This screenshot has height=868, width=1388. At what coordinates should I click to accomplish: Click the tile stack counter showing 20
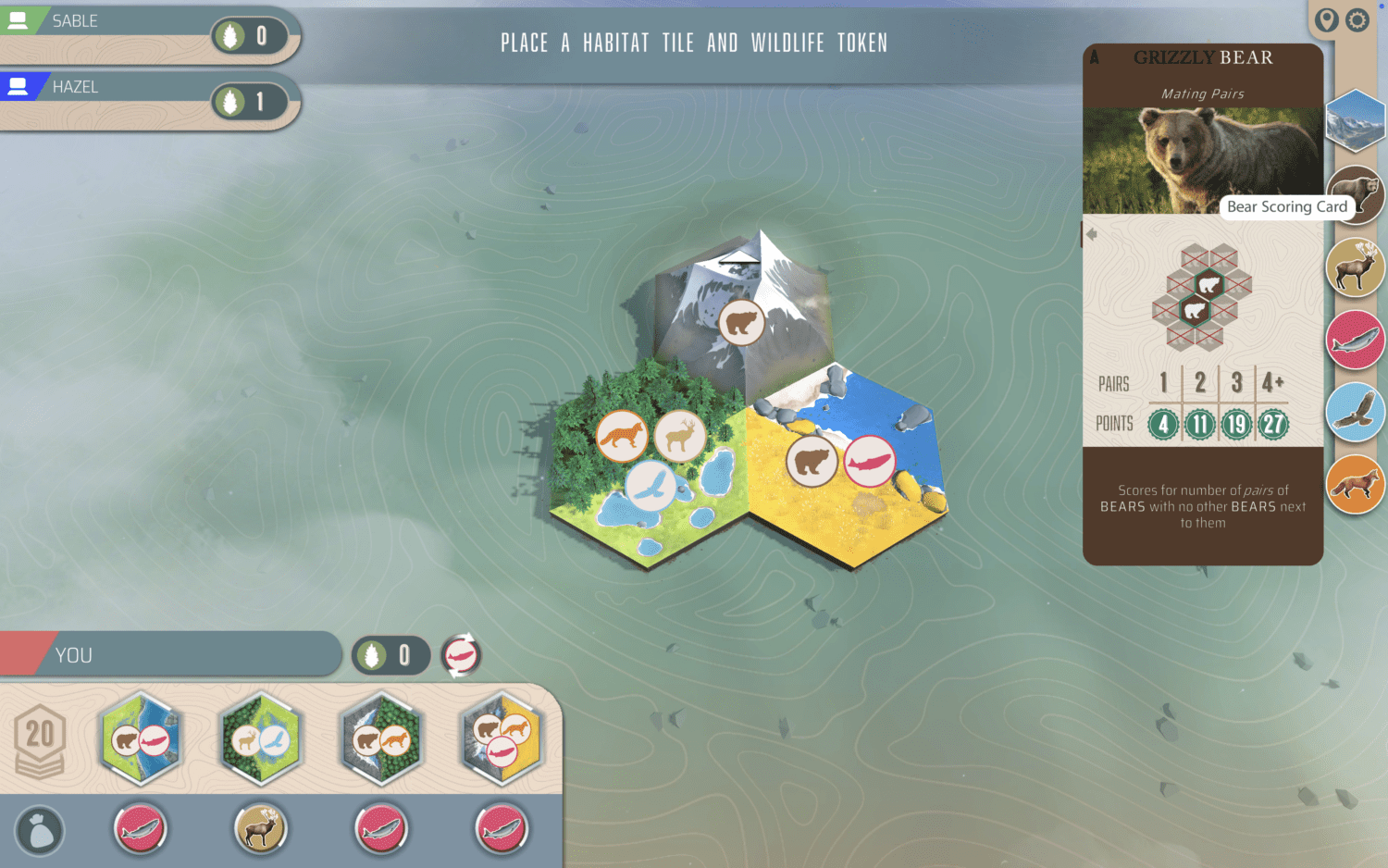click(39, 736)
